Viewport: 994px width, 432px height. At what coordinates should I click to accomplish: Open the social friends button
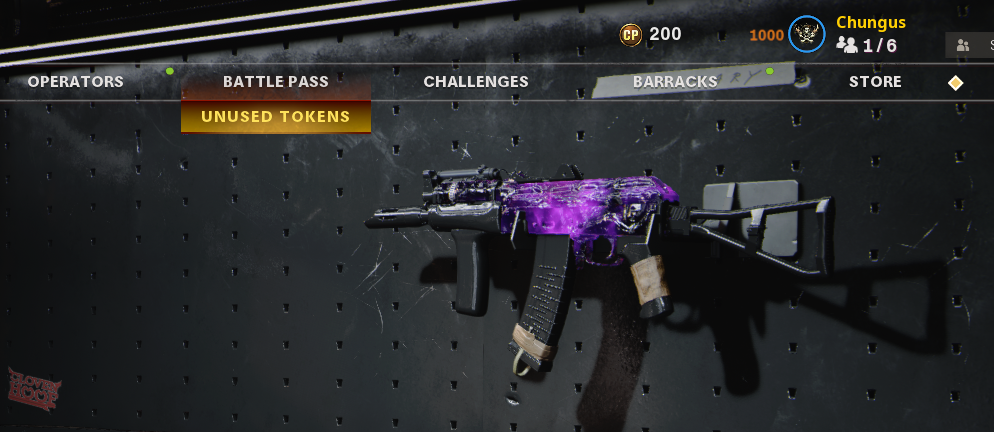pos(968,45)
